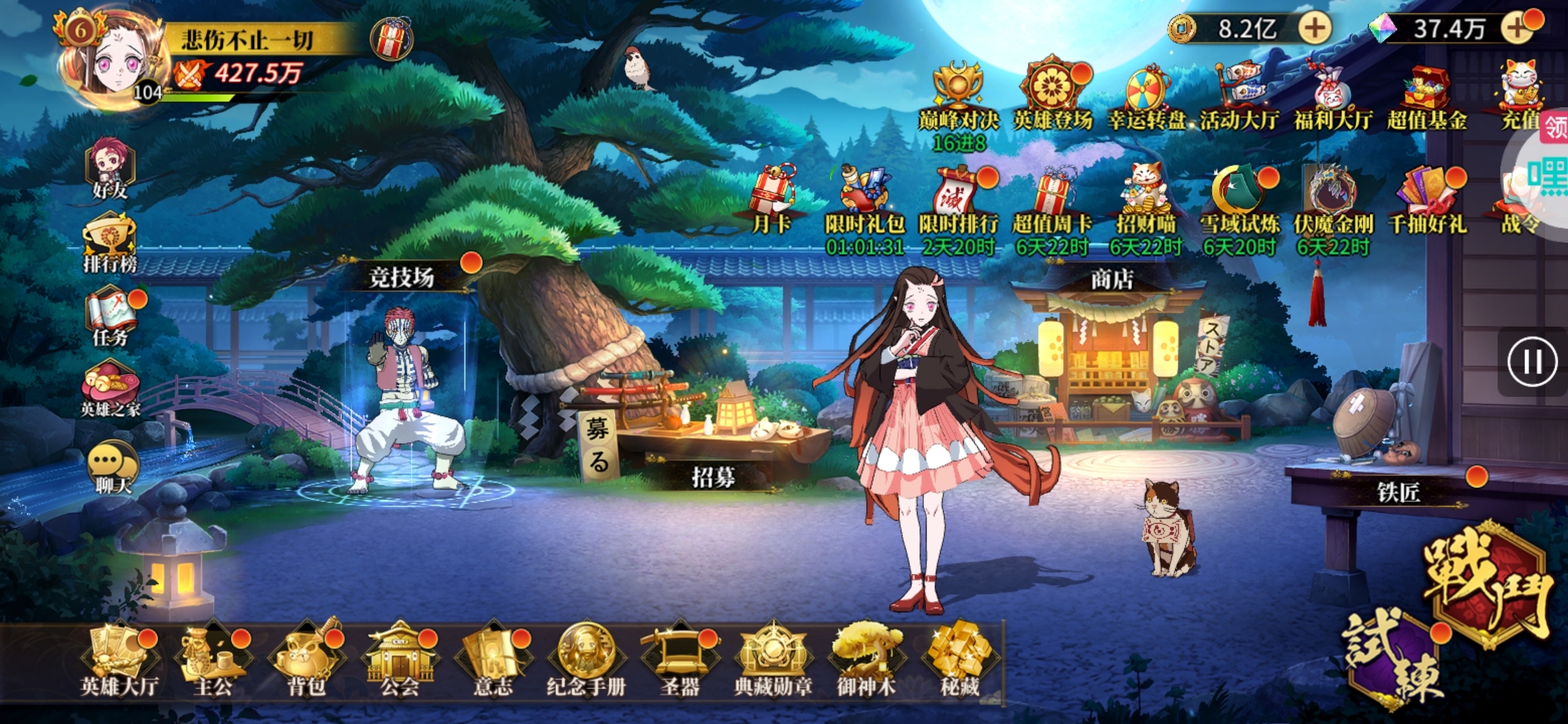Enter the 竞技场 arena
This screenshot has width=1568, height=724.
pyautogui.click(x=402, y=277)
